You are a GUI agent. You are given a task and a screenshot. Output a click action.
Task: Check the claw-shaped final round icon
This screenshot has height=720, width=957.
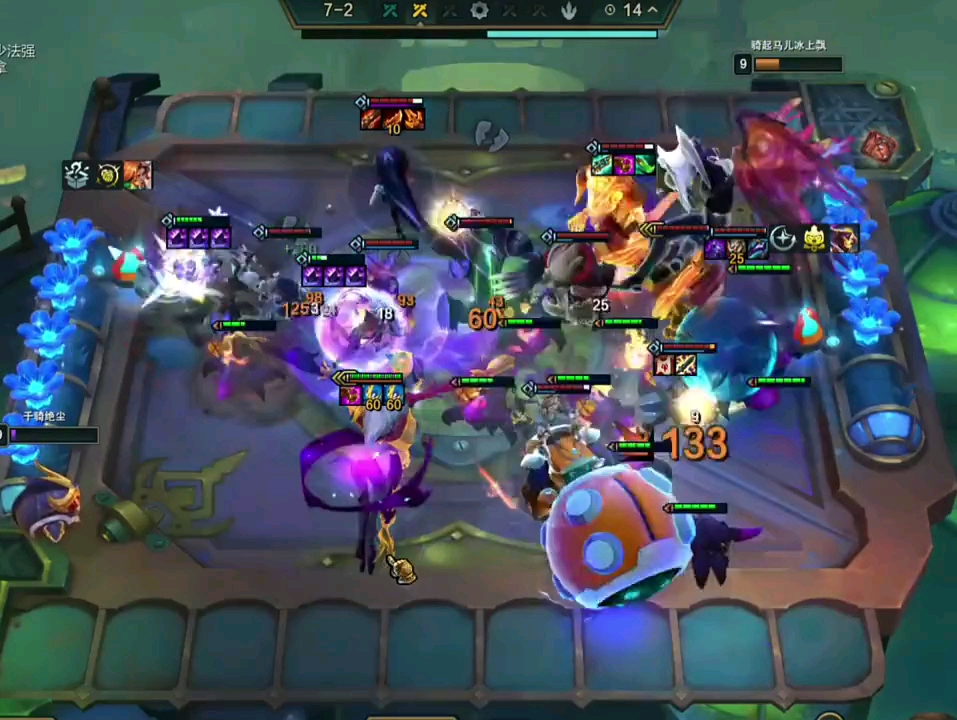point(569,11)
